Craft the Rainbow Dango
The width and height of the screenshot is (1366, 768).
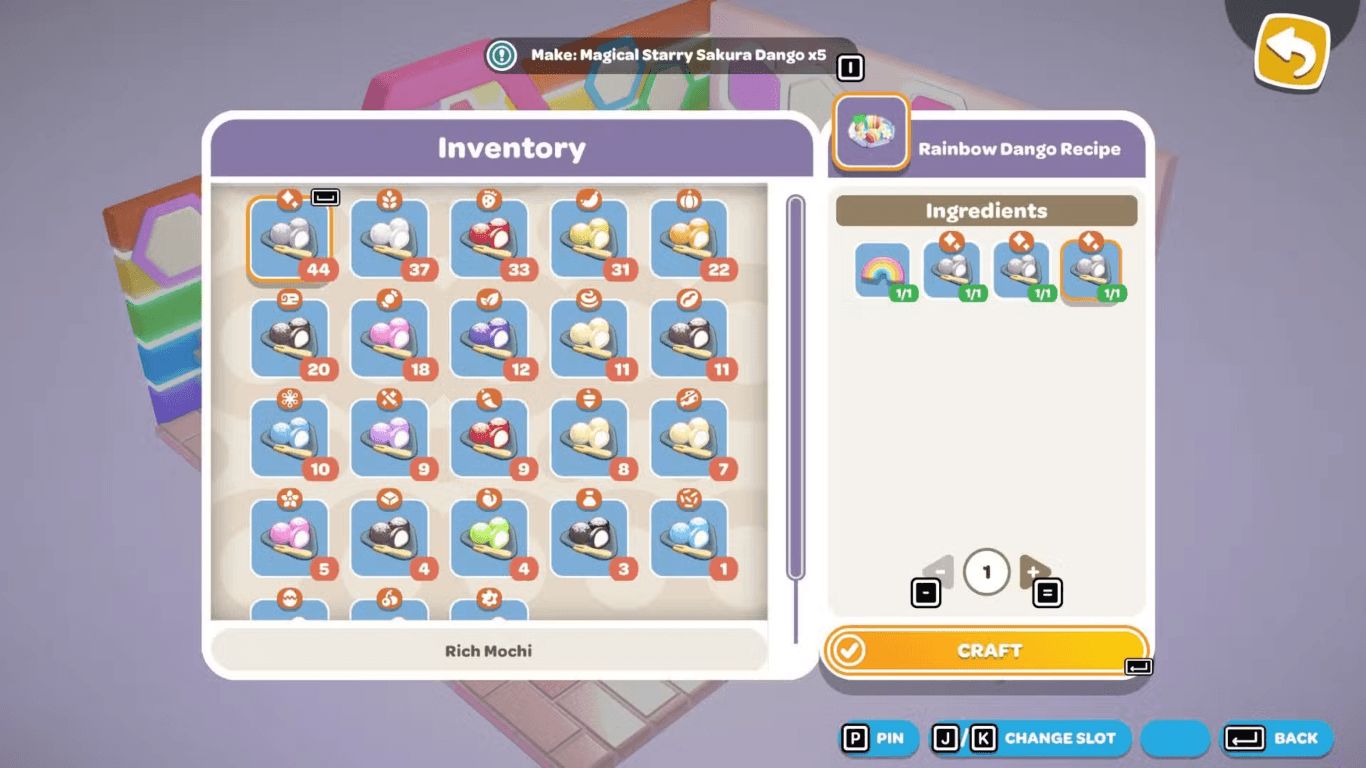coord(986,651)
